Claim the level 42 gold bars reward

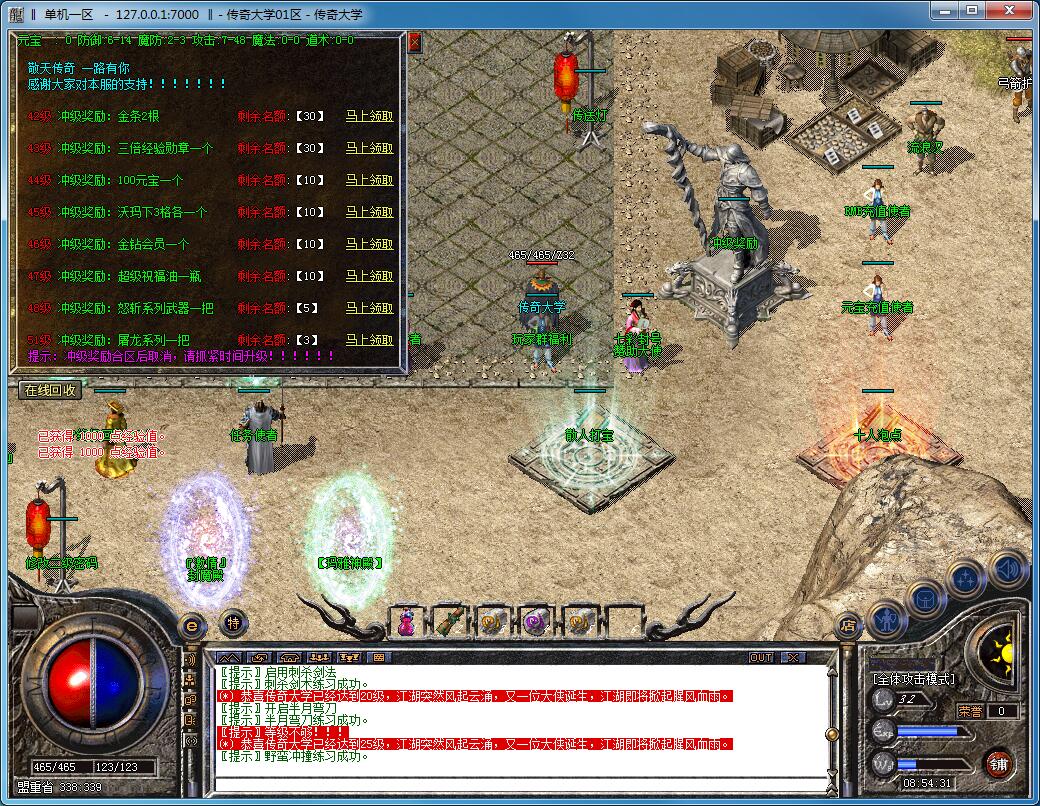coord(369,116)
